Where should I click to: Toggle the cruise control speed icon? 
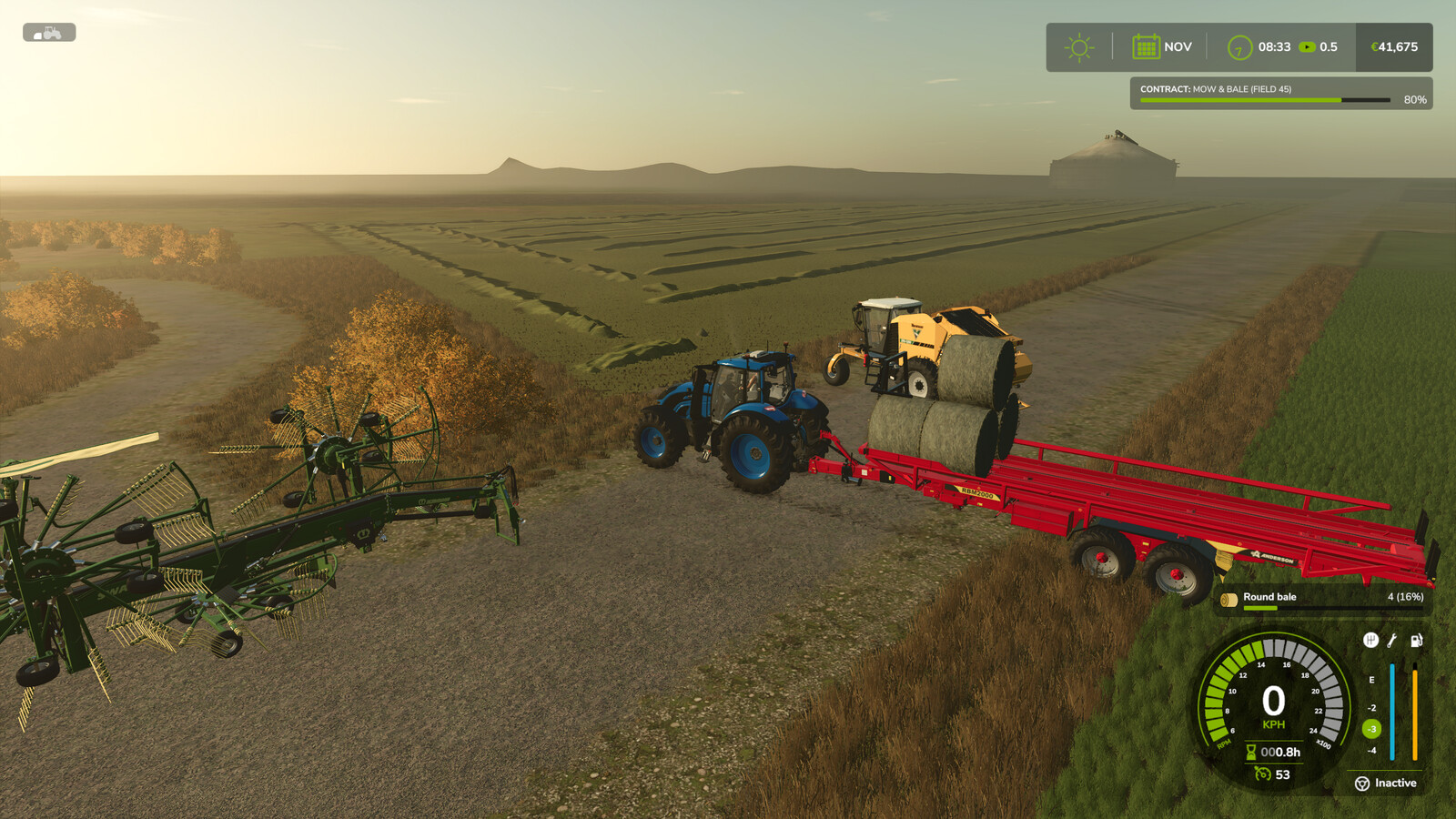1262,774
